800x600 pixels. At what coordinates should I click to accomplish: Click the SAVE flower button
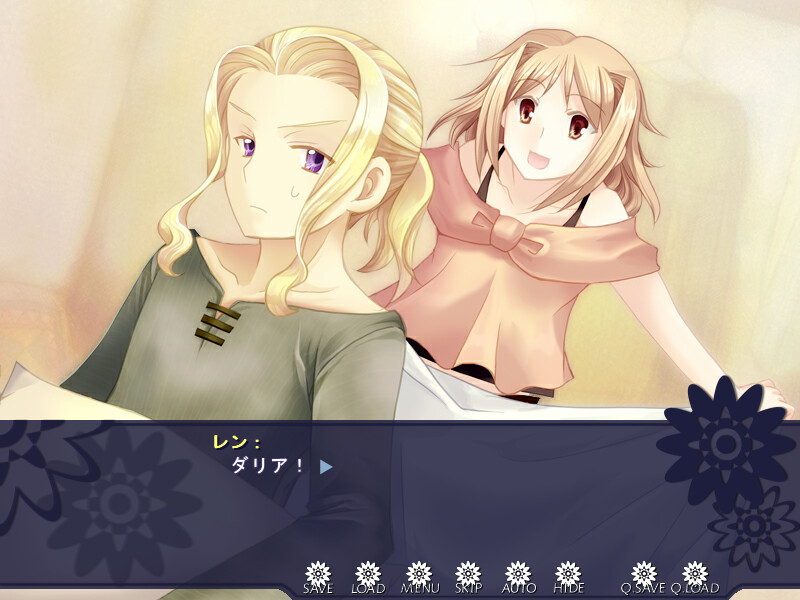pyautogui.click(x=318, y=575)
